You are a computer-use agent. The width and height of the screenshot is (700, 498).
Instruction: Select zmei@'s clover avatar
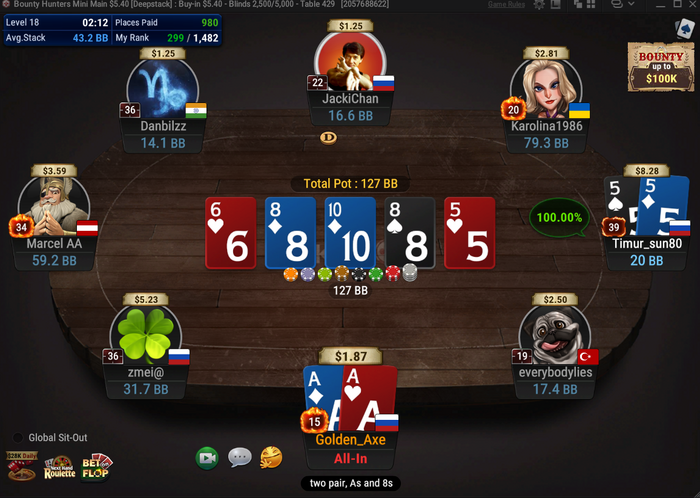pos(145,336)
